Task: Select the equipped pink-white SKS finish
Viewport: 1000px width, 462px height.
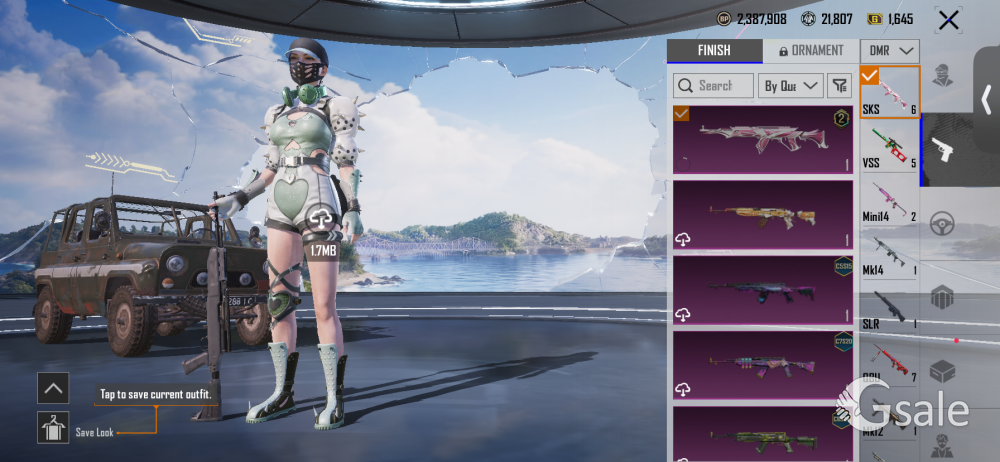Action: 763,140
